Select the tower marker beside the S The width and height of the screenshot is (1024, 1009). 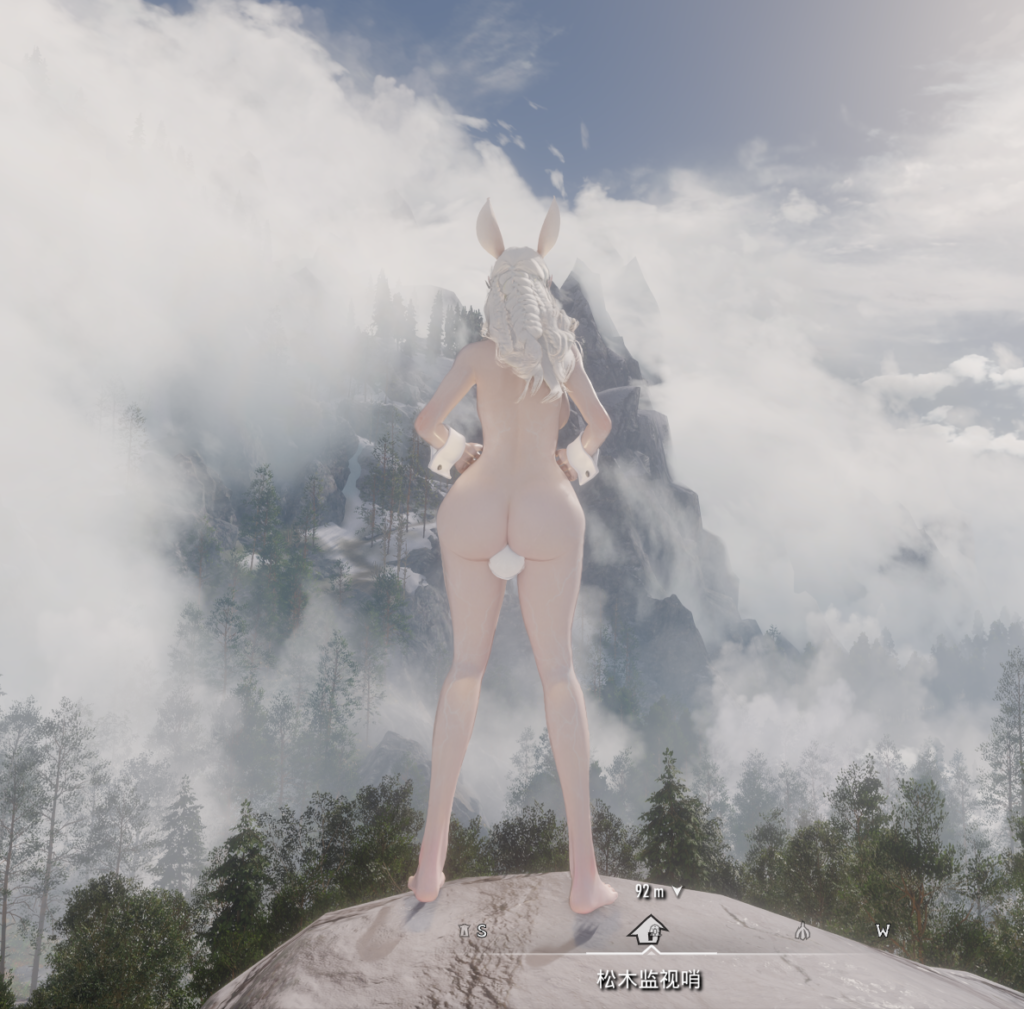(x=464, y=931)
